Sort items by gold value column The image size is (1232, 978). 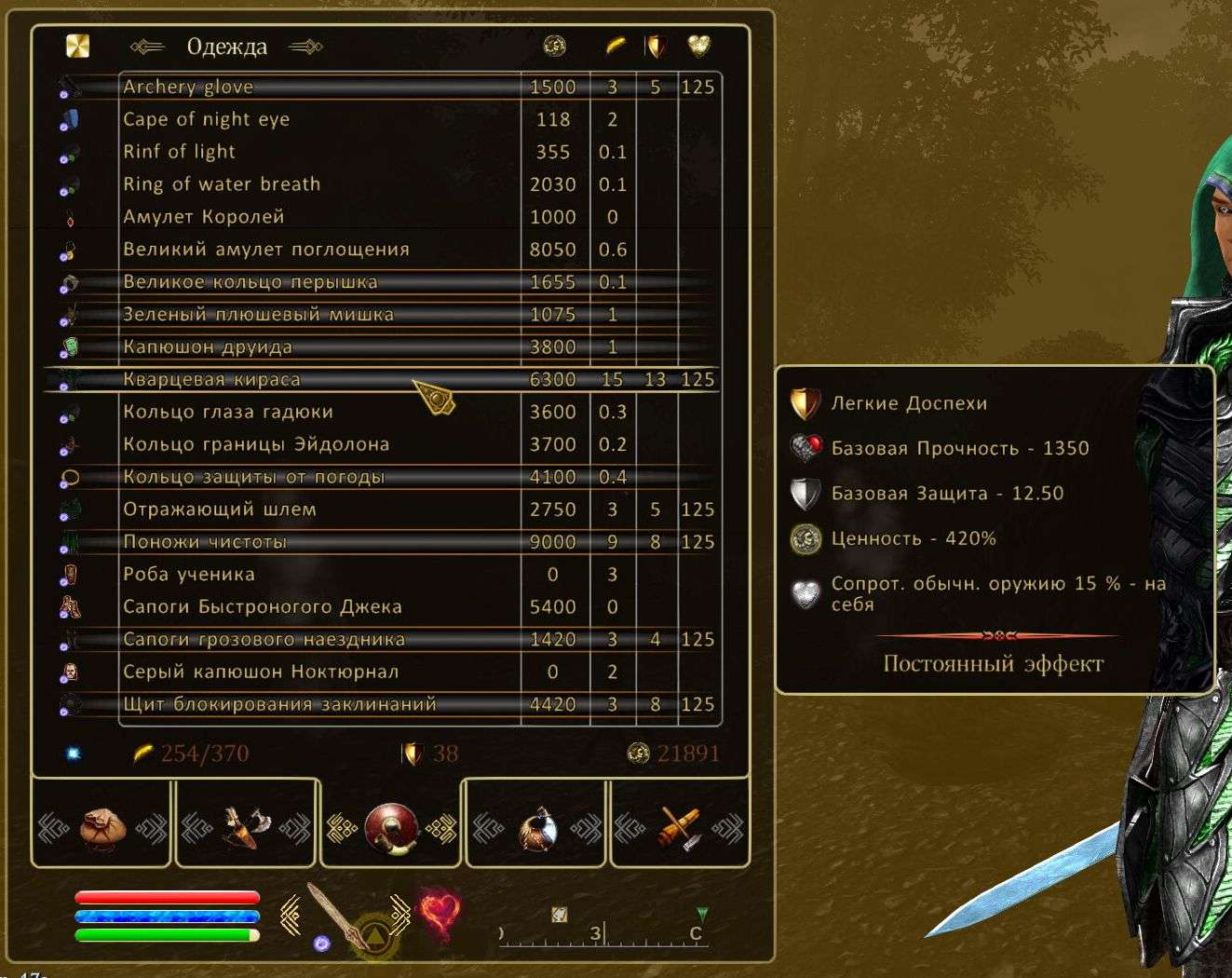tap(554, 46)
